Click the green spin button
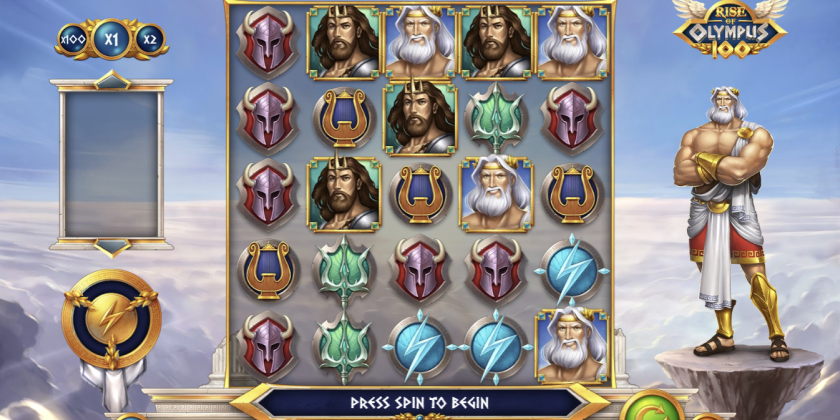 tap(653, 408)
